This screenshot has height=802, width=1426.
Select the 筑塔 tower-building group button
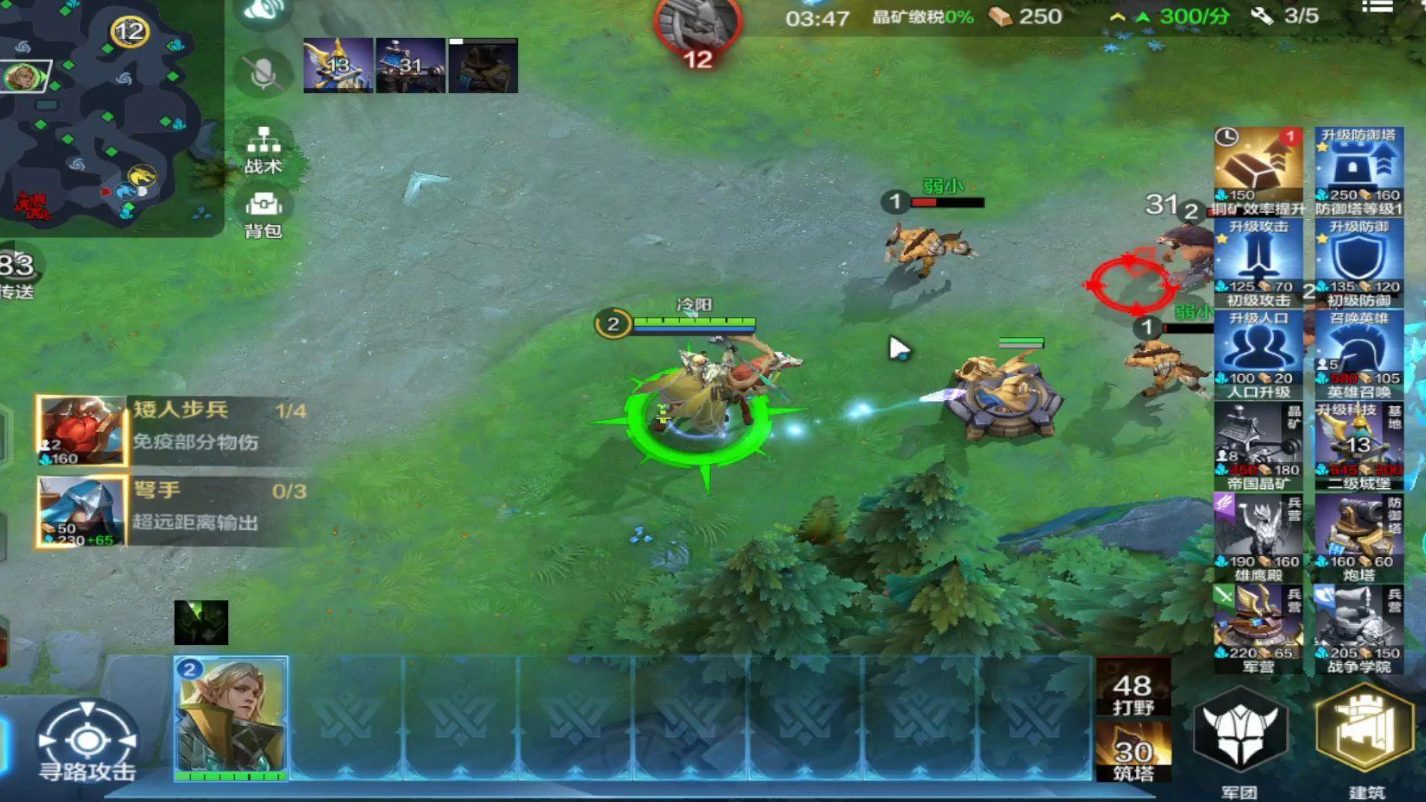[x=1133, y=756]
